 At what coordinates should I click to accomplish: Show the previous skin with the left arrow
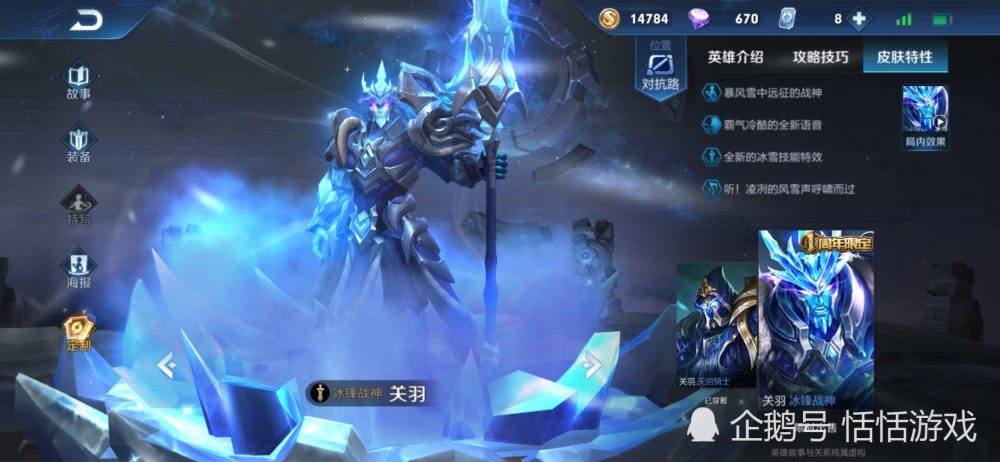pyautogui.click(x=167, y=366)
